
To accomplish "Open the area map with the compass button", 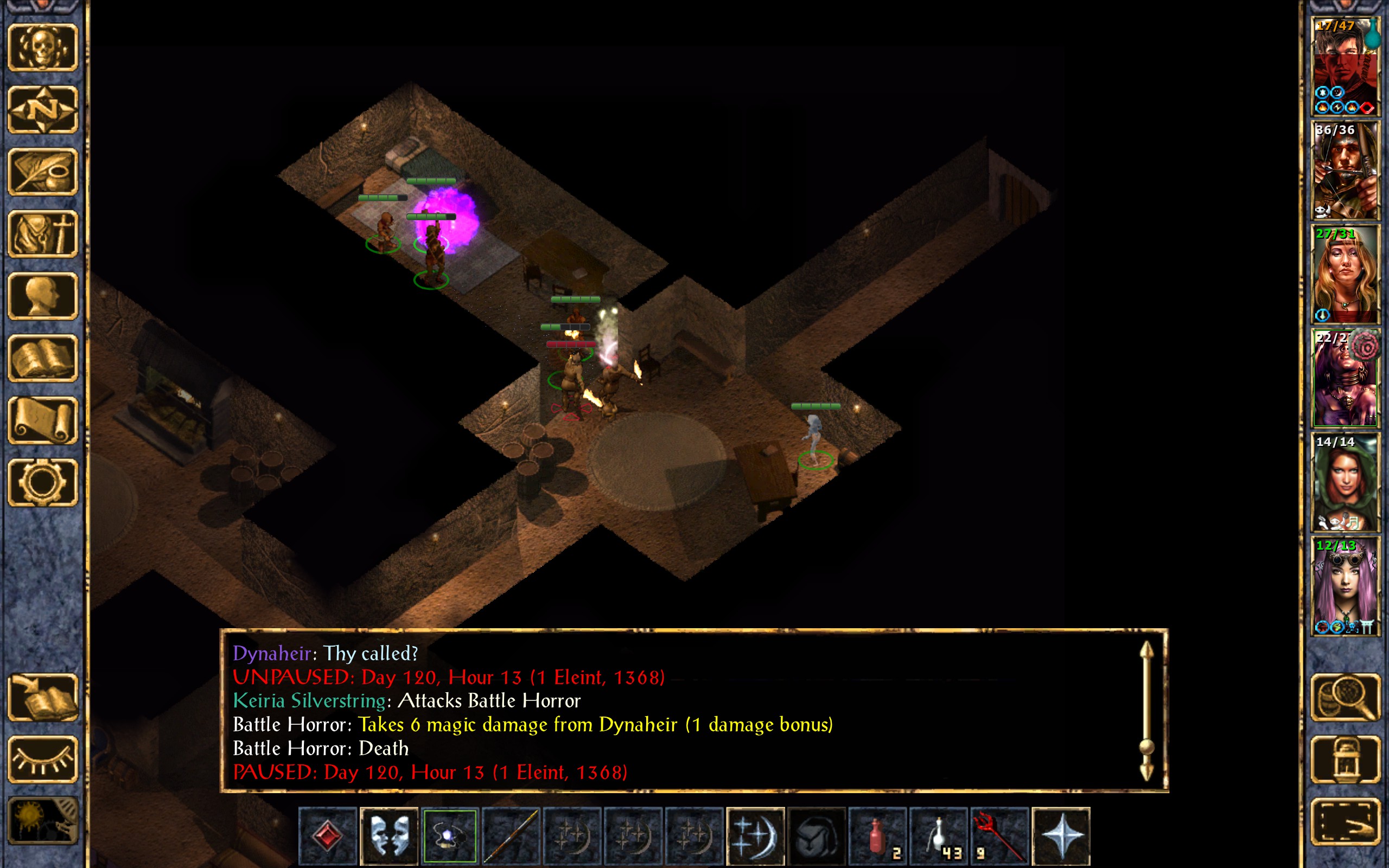I will [42, 109].
